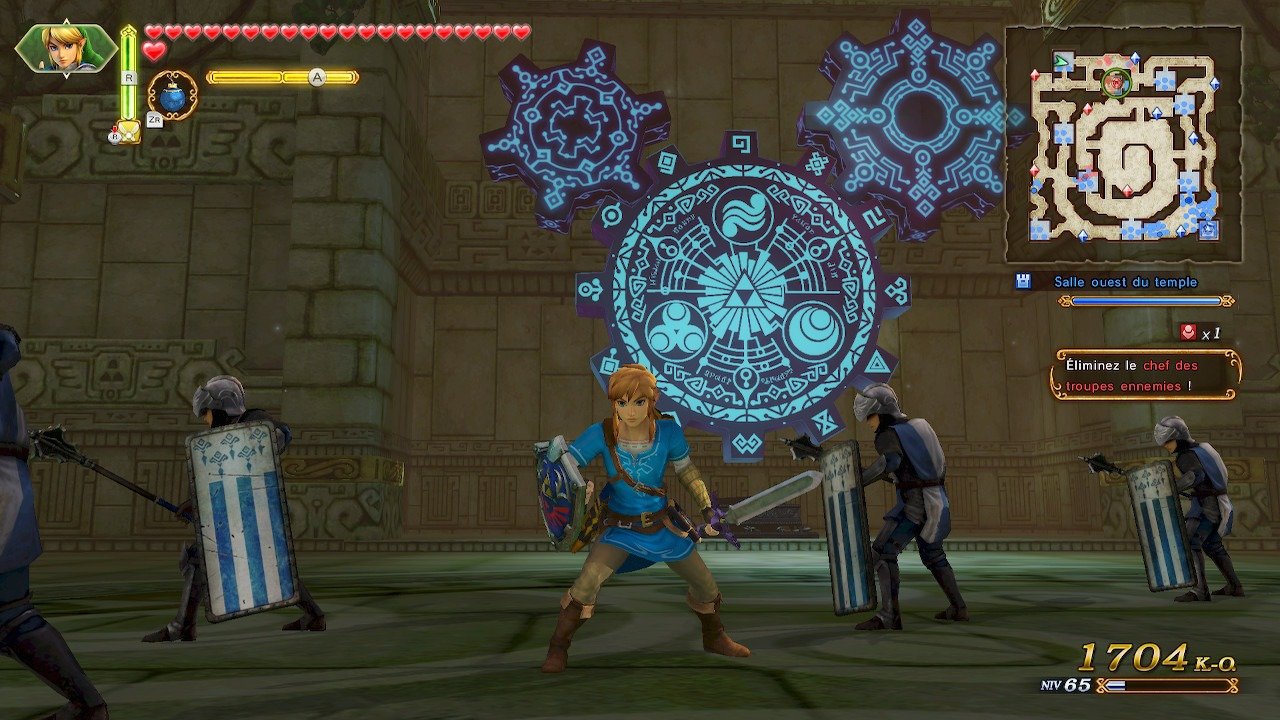
Task: Open the temple minimap
Action: click(1123, 145)
